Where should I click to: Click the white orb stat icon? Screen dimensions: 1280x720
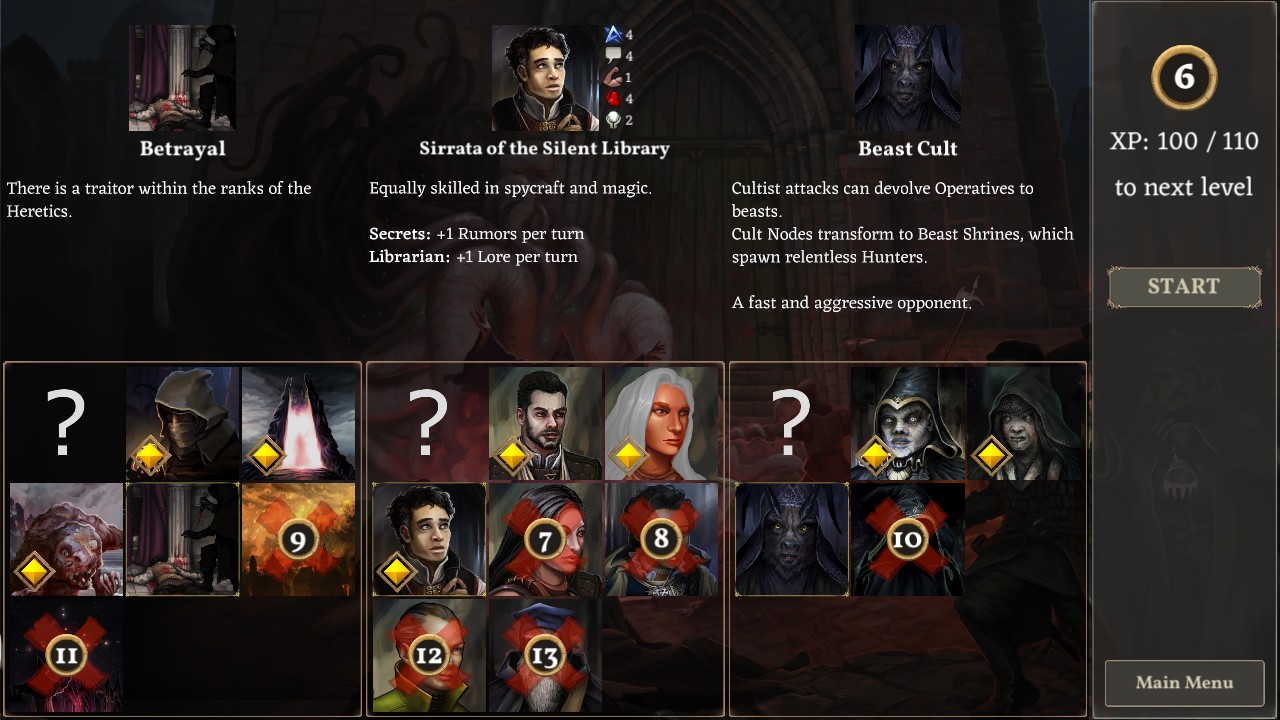(613, 119)
